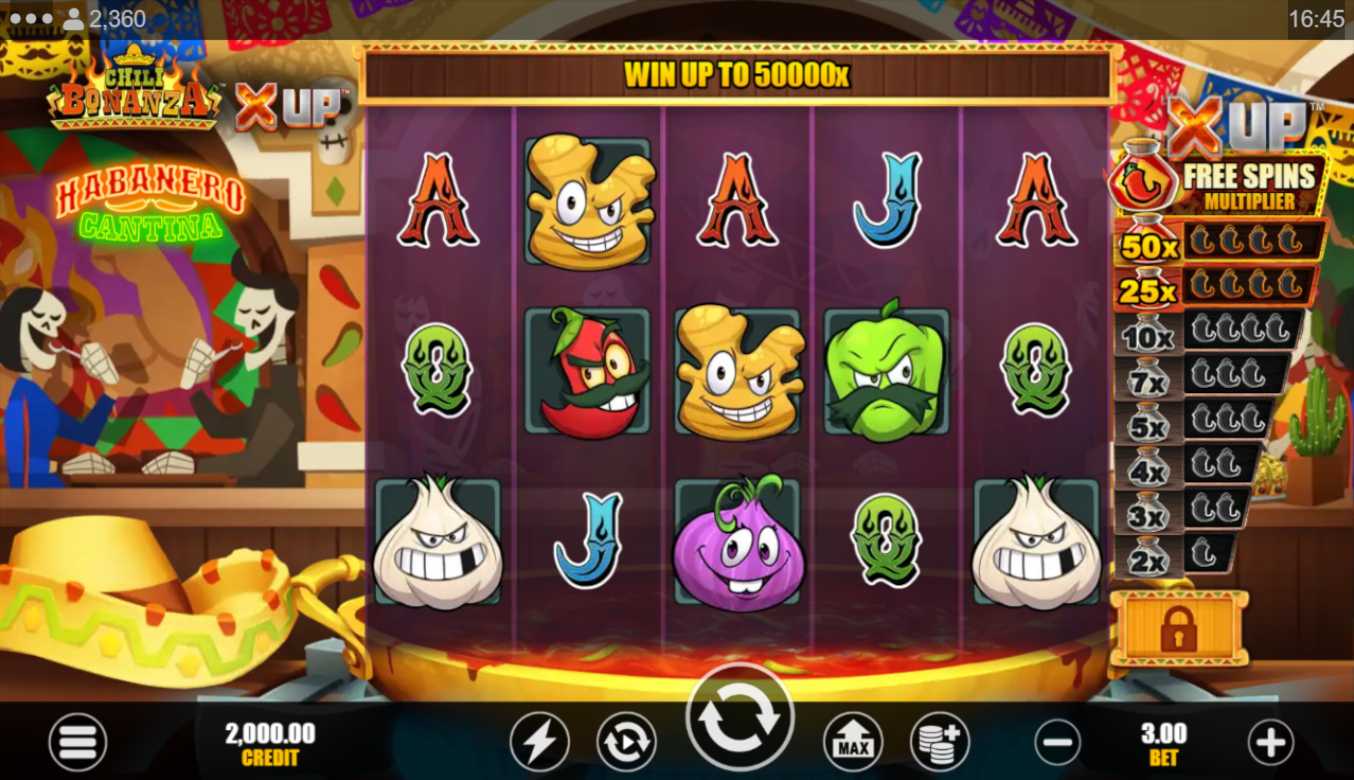The width and height of the screenshot is (1354, 780).
Task: Open the autoplay spin settings
Action: point(626,743)
